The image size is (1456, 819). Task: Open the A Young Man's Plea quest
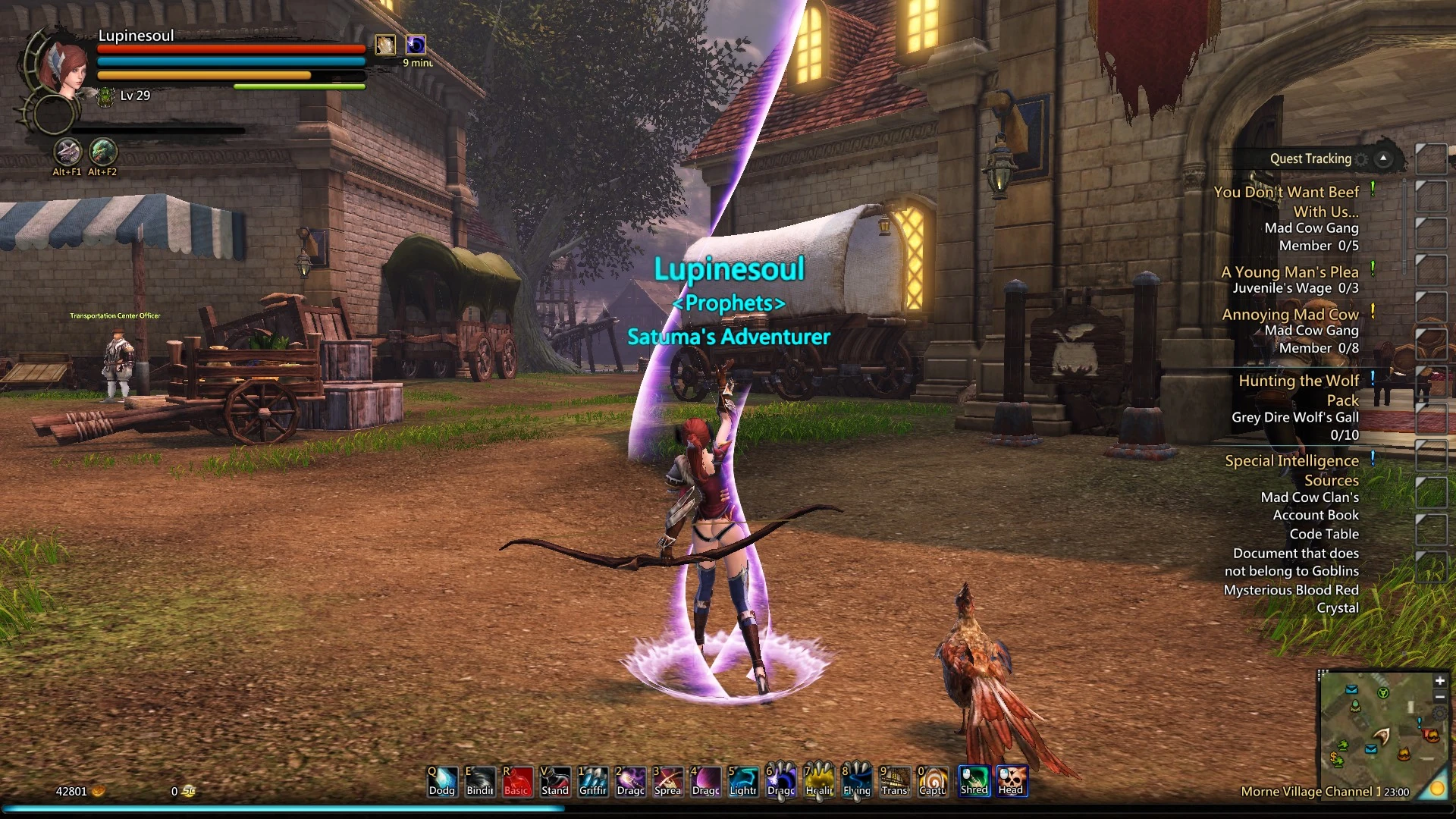1289,271
